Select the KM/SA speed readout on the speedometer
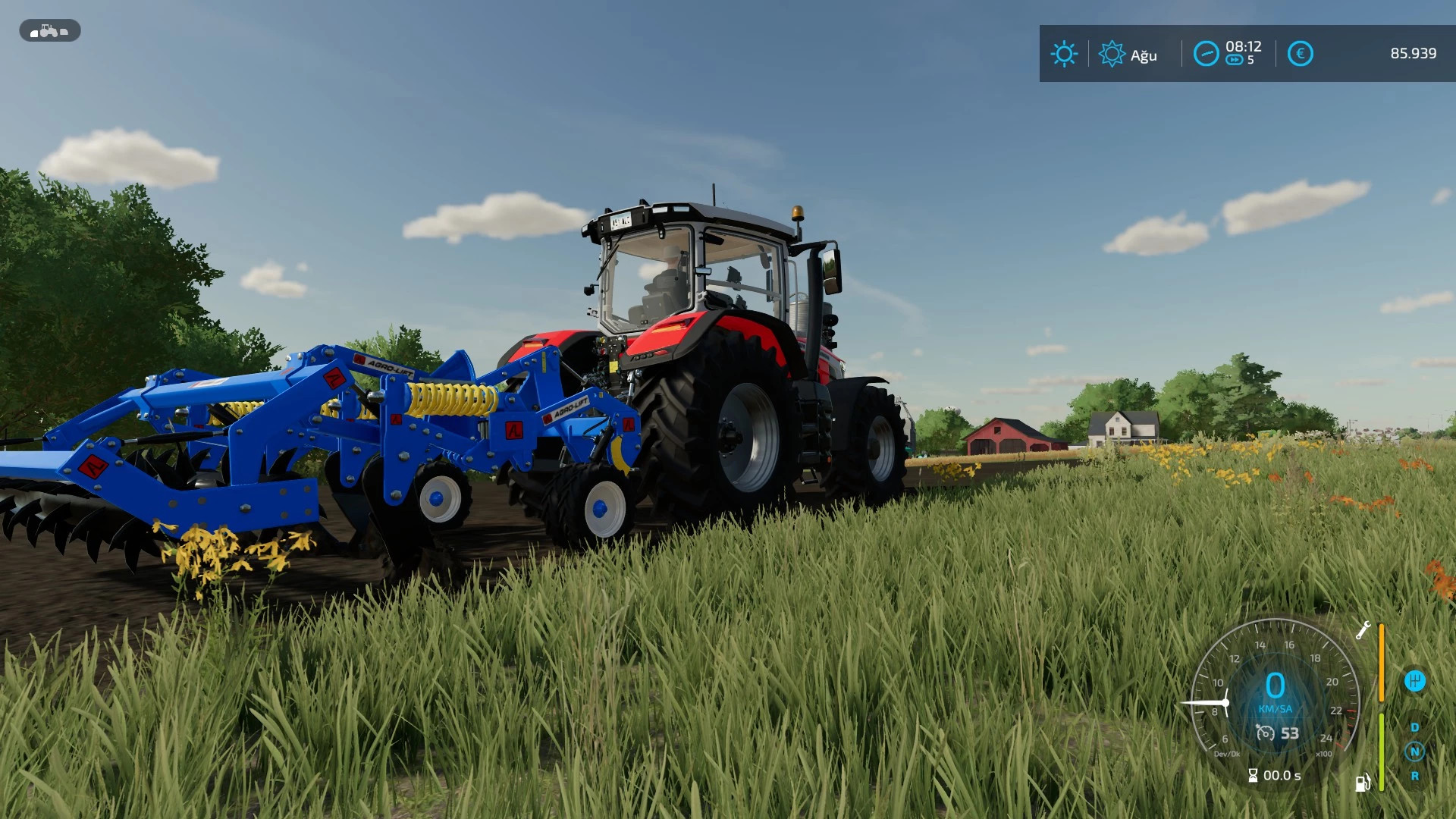The height and width of the screenshot is (819, 1456). coord(1275,709)
